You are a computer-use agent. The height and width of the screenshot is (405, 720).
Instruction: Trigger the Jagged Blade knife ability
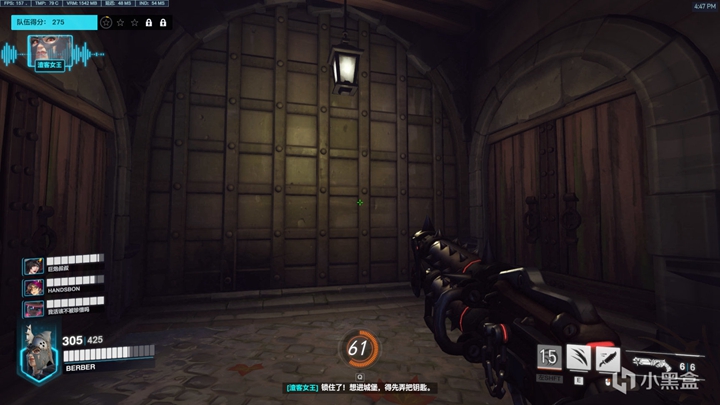tap(607, 357)
